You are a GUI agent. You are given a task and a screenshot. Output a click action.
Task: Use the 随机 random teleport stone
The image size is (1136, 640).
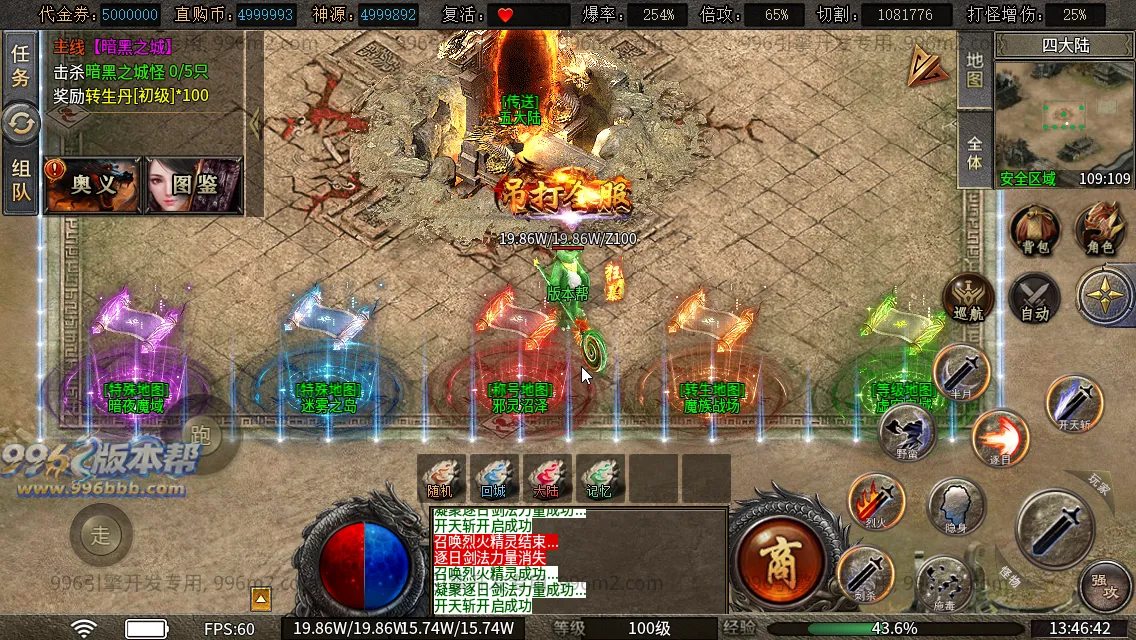pyautogui.click(x=441, y=477)
